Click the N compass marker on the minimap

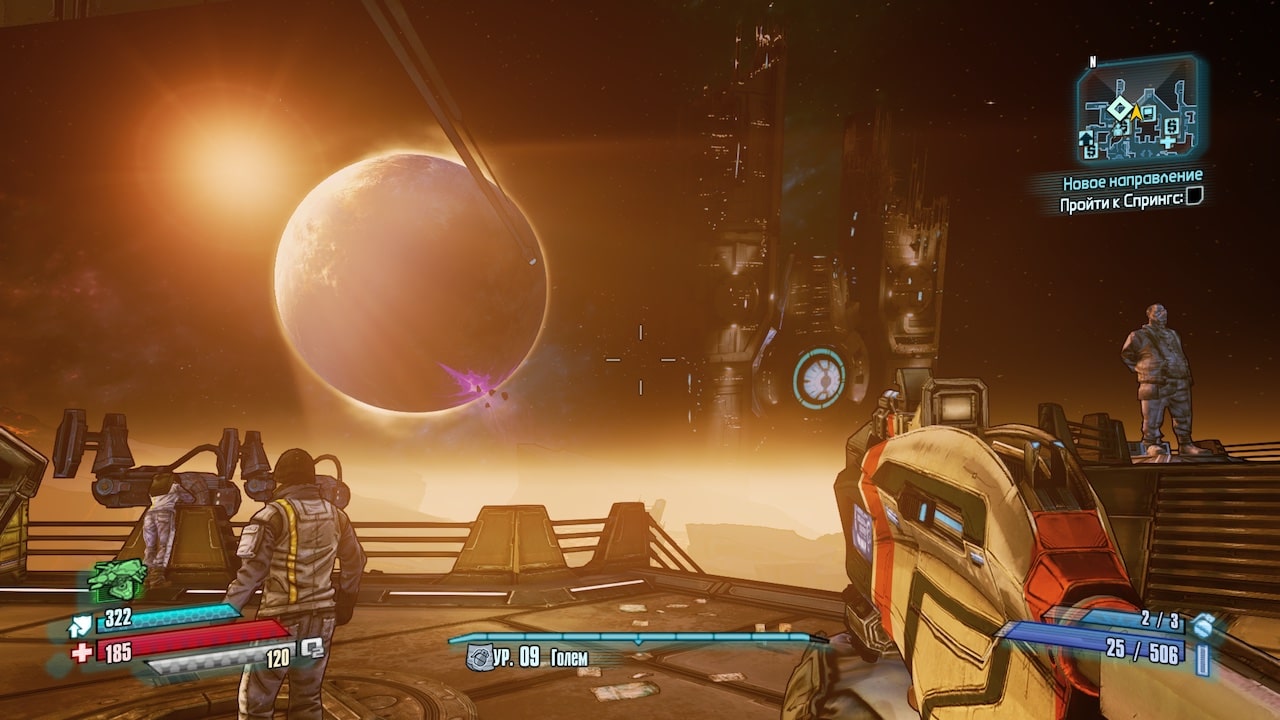click(x=1093, y=62)
